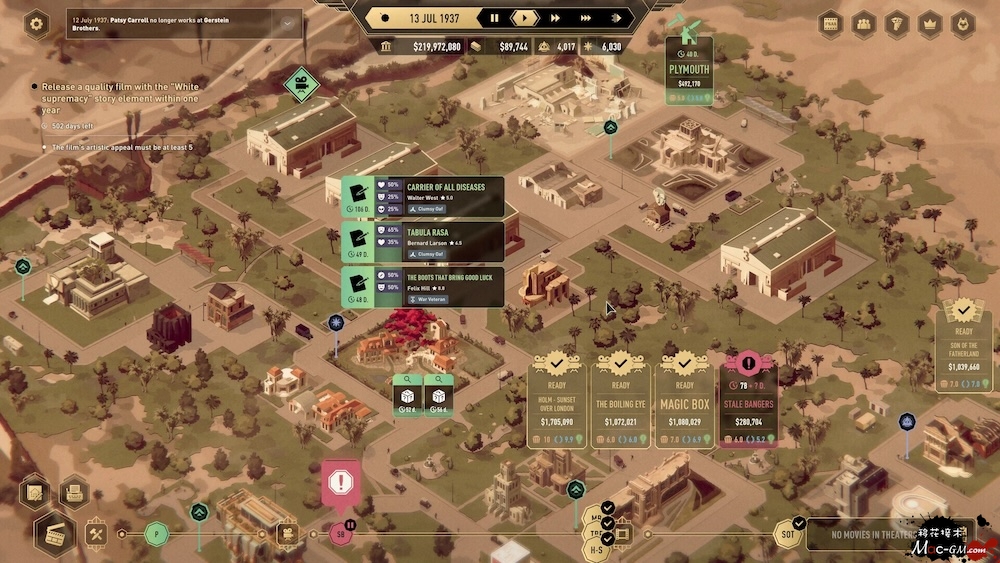Open the hammer and wrench build menu
The height and width of the screenshot is (563, 1000).
click(97, 533)
